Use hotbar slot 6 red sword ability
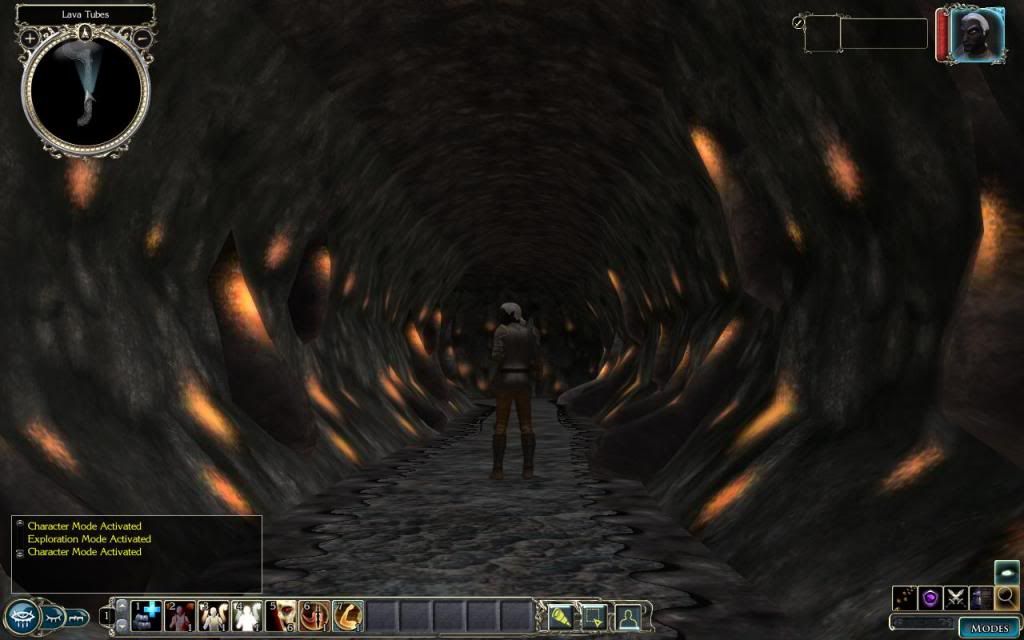The image size is (1024, 640). pos(316,616)
